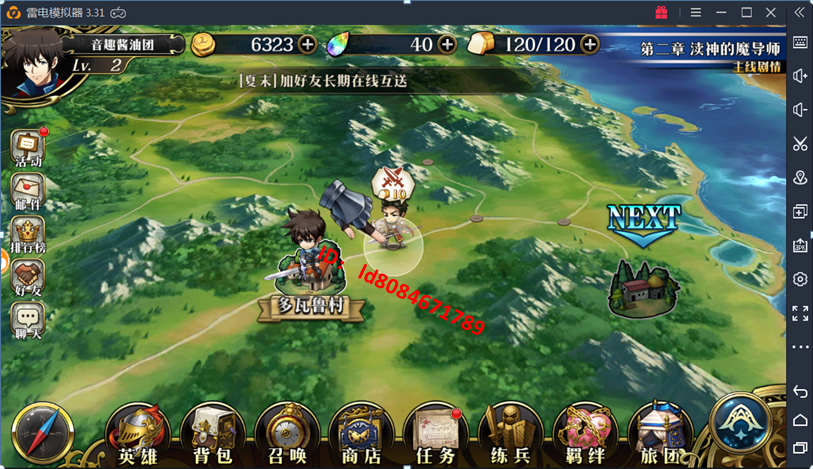The height and width of the screenshot is (469, 813).
Task: Check the 邮件 mailbox
Action: pos(28,191)
